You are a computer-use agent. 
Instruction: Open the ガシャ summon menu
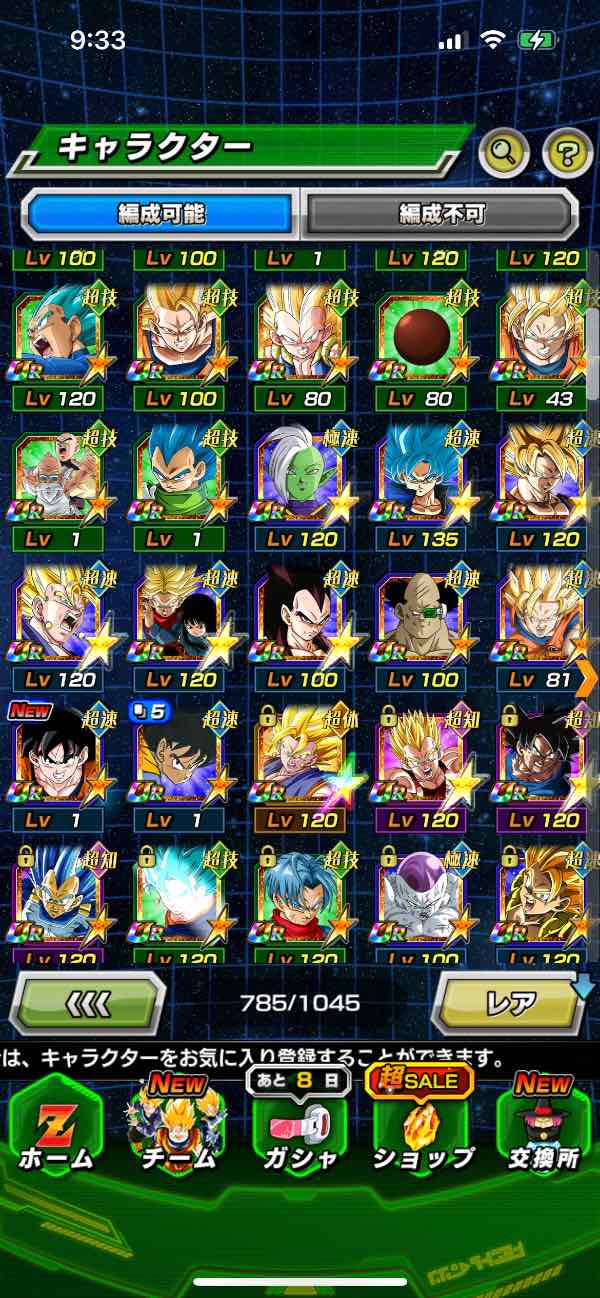point(300,1125)
